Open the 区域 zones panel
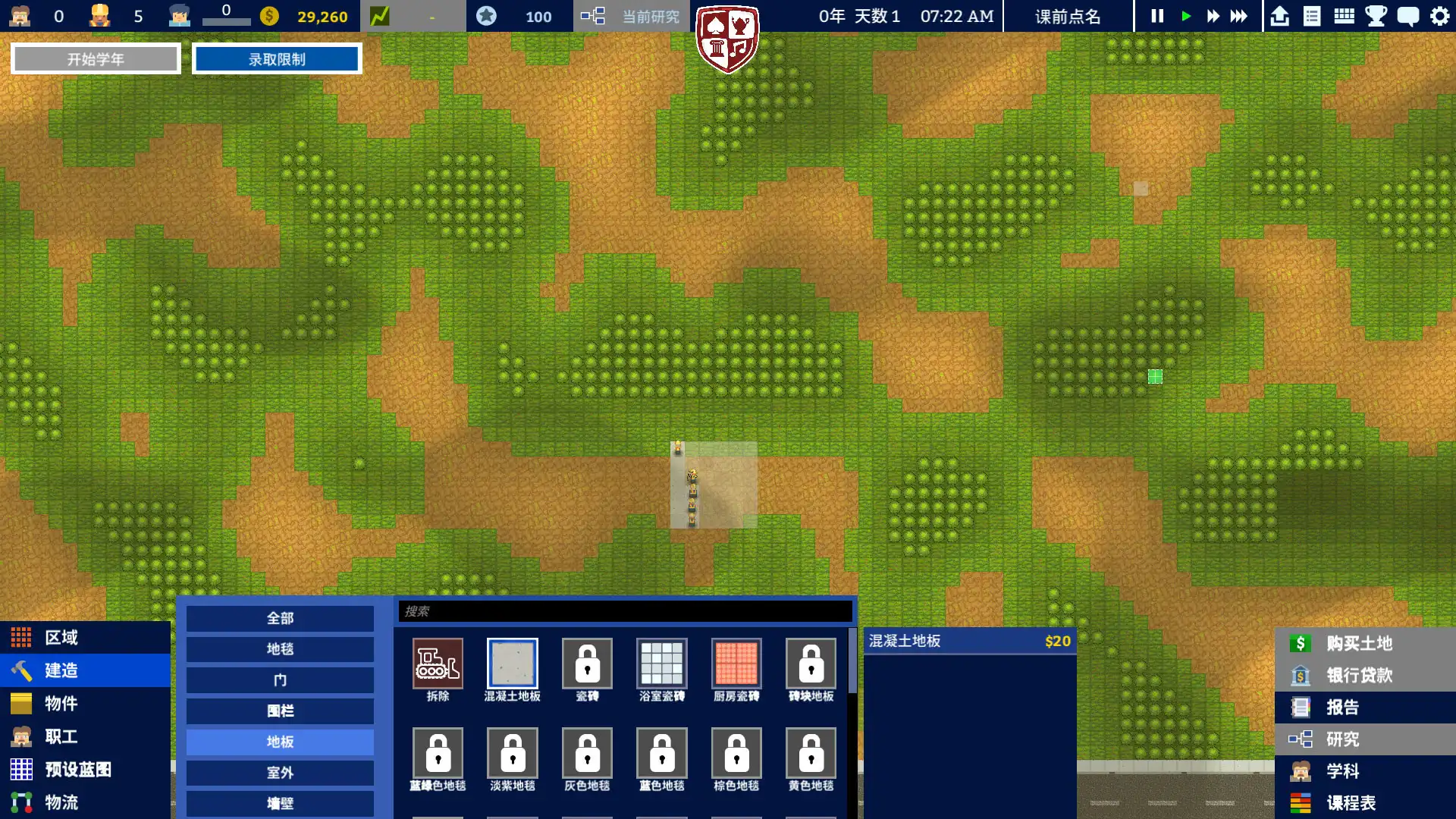Image resolution: width=1456 pixels, height=819 pixels. click(x=61, y=637)
